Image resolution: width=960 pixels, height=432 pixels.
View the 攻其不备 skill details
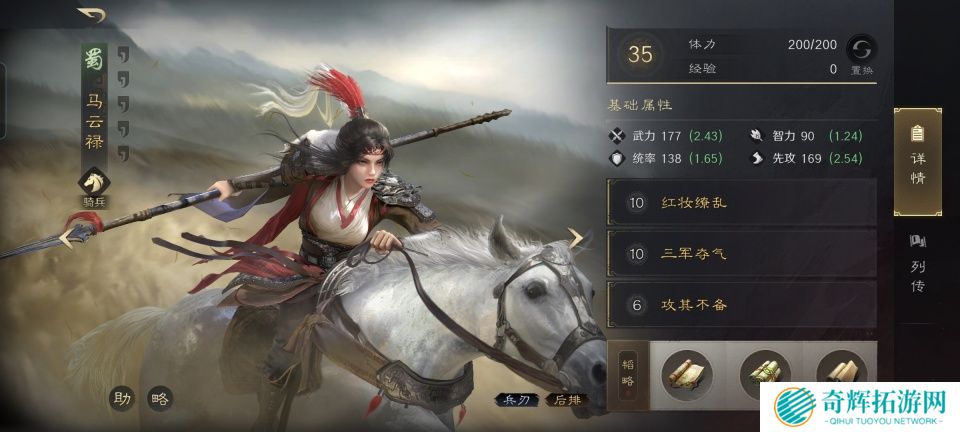click(x=741, y=305)
